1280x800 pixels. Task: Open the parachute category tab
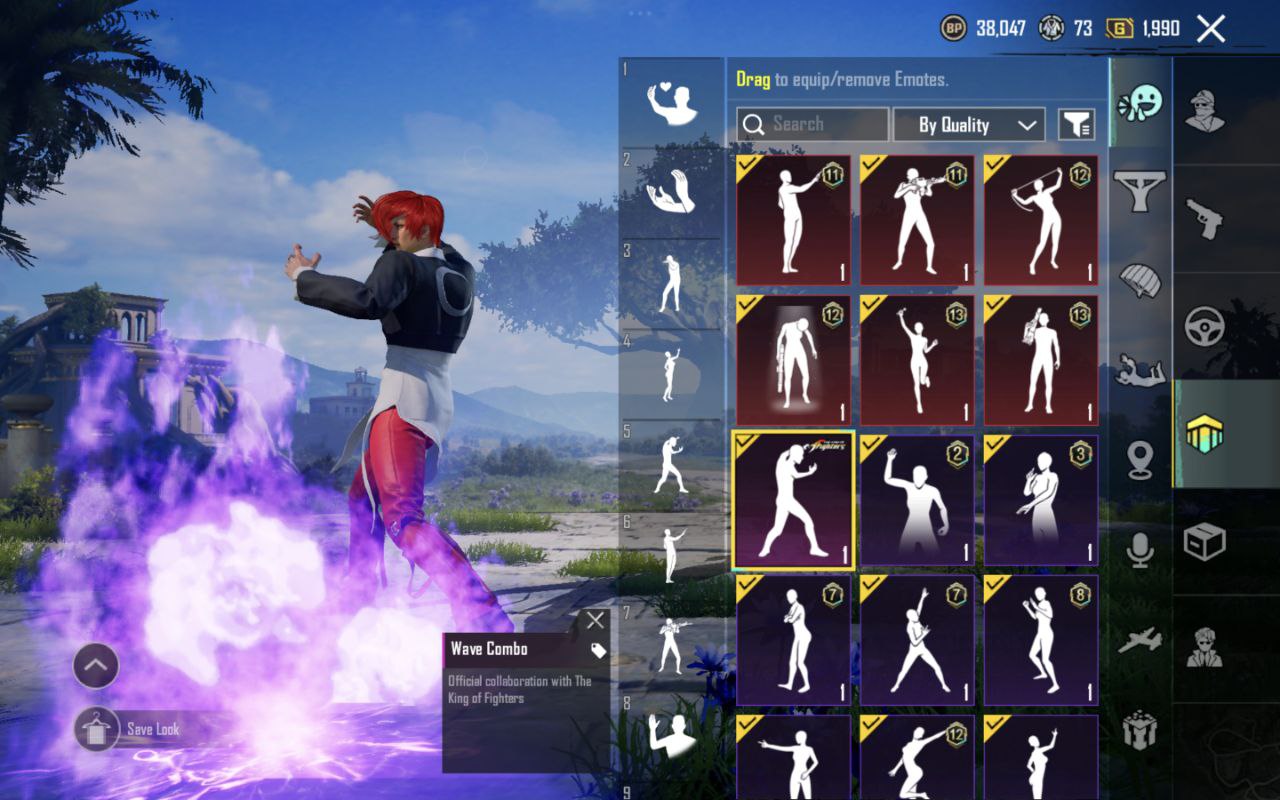1140,280
